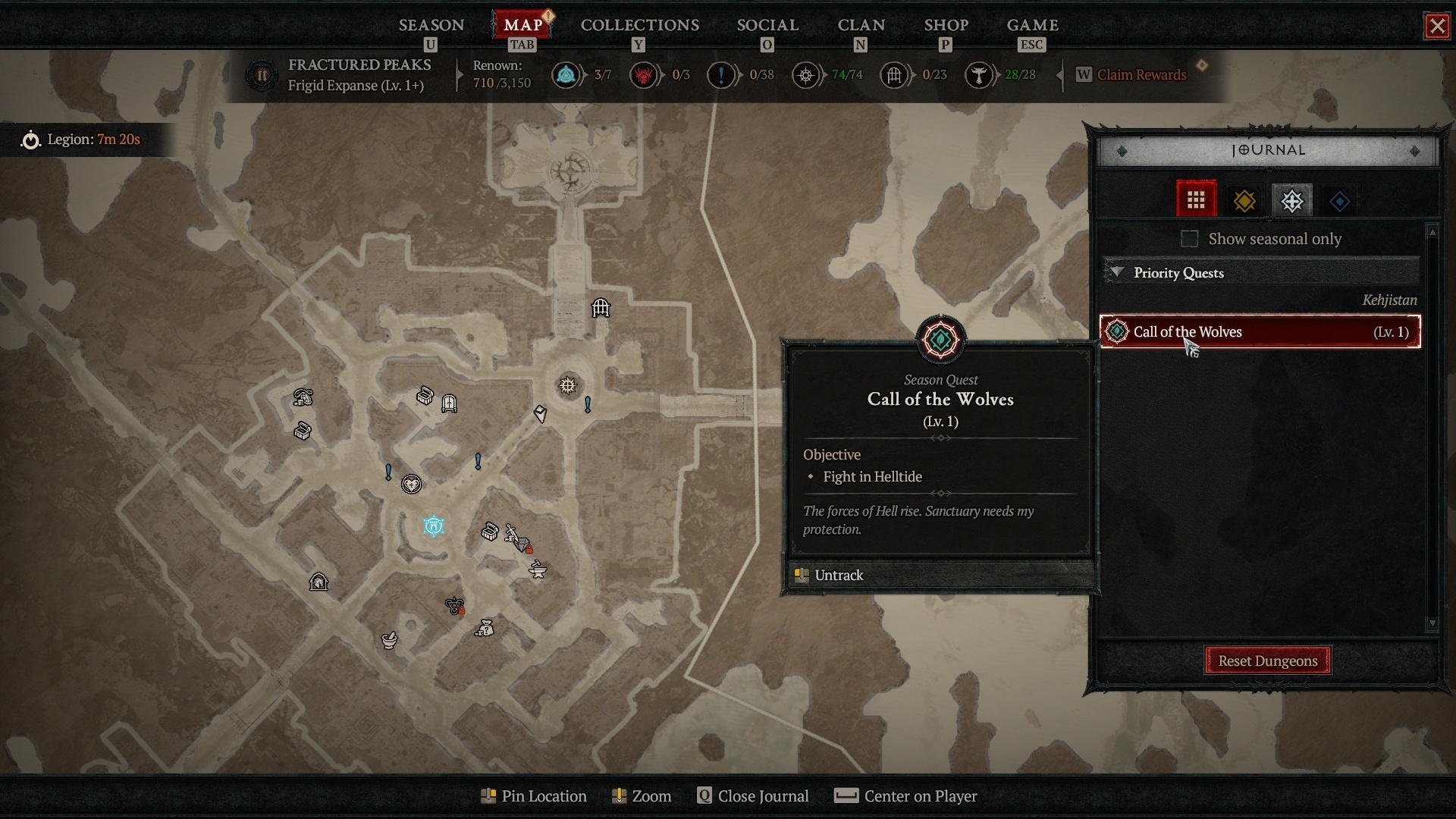Select the yellow quest diamond filter icon

pos(1244,199)
